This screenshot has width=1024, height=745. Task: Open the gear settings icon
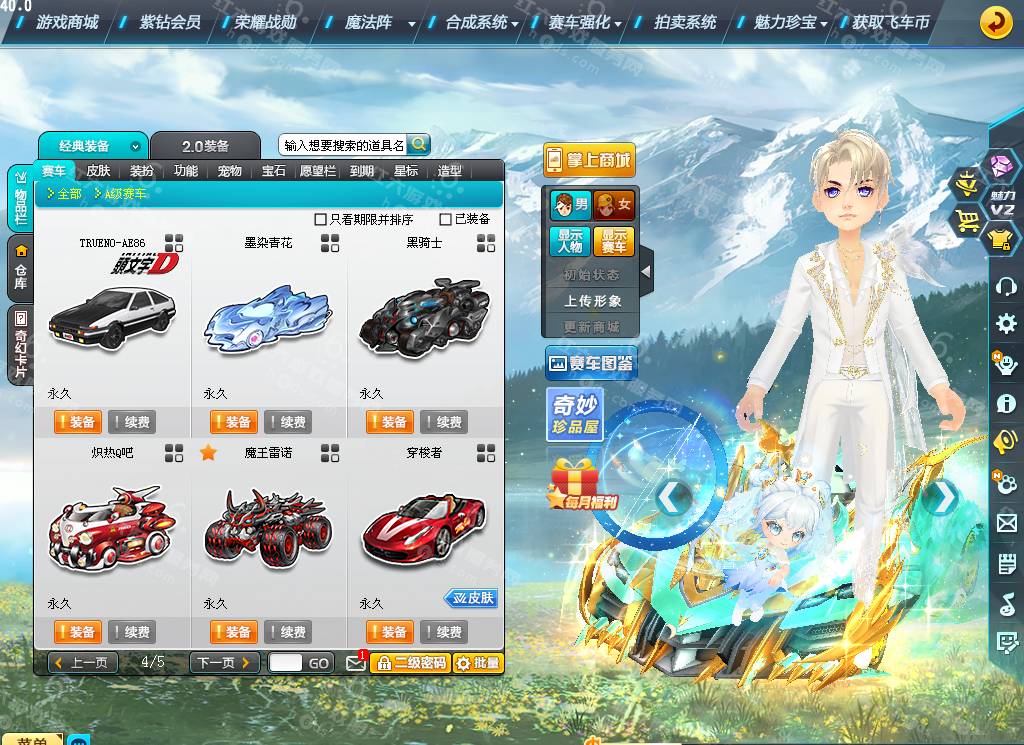(x=1006, y=323)
